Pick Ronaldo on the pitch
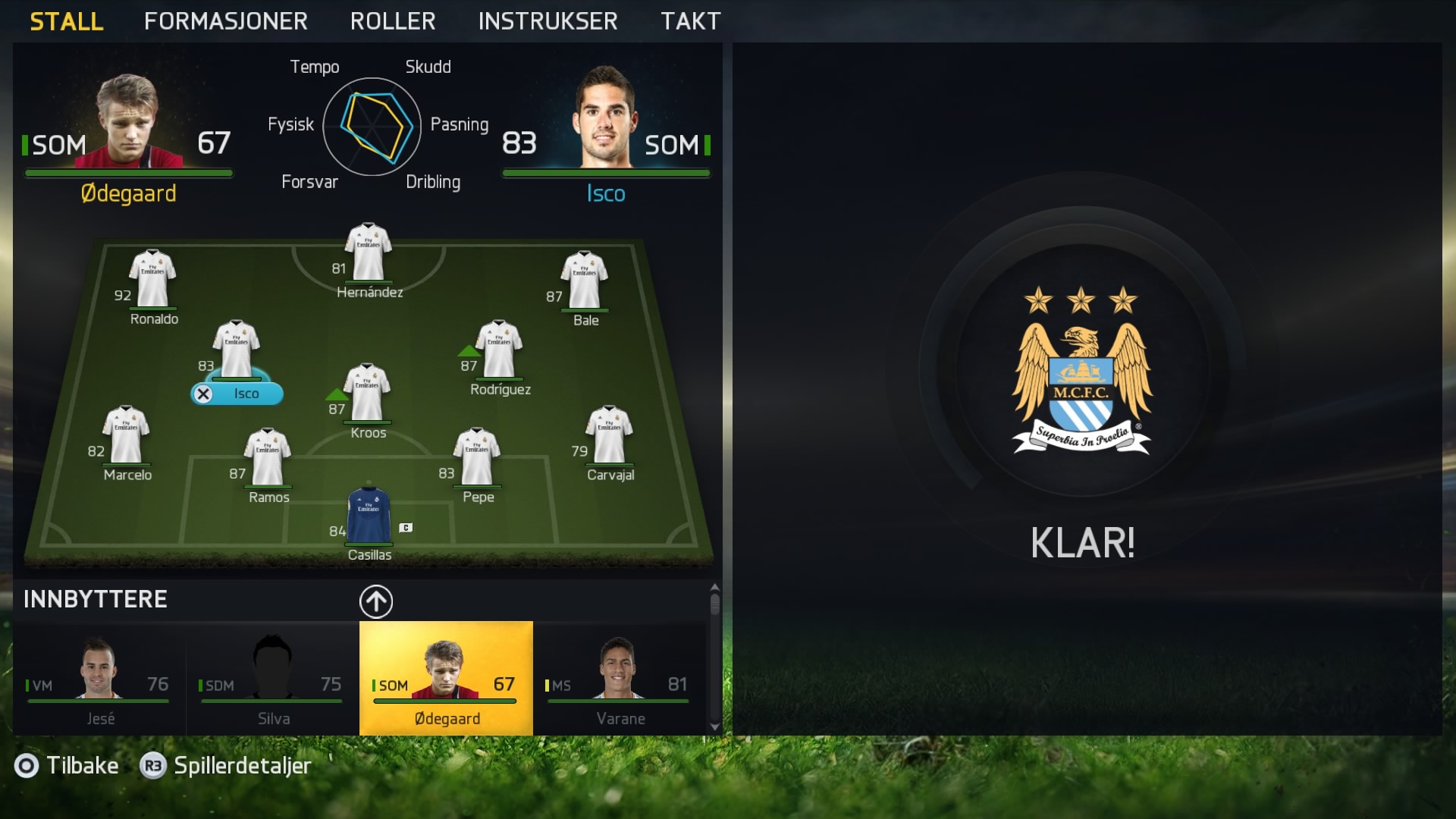 click(x=152, y=281)
